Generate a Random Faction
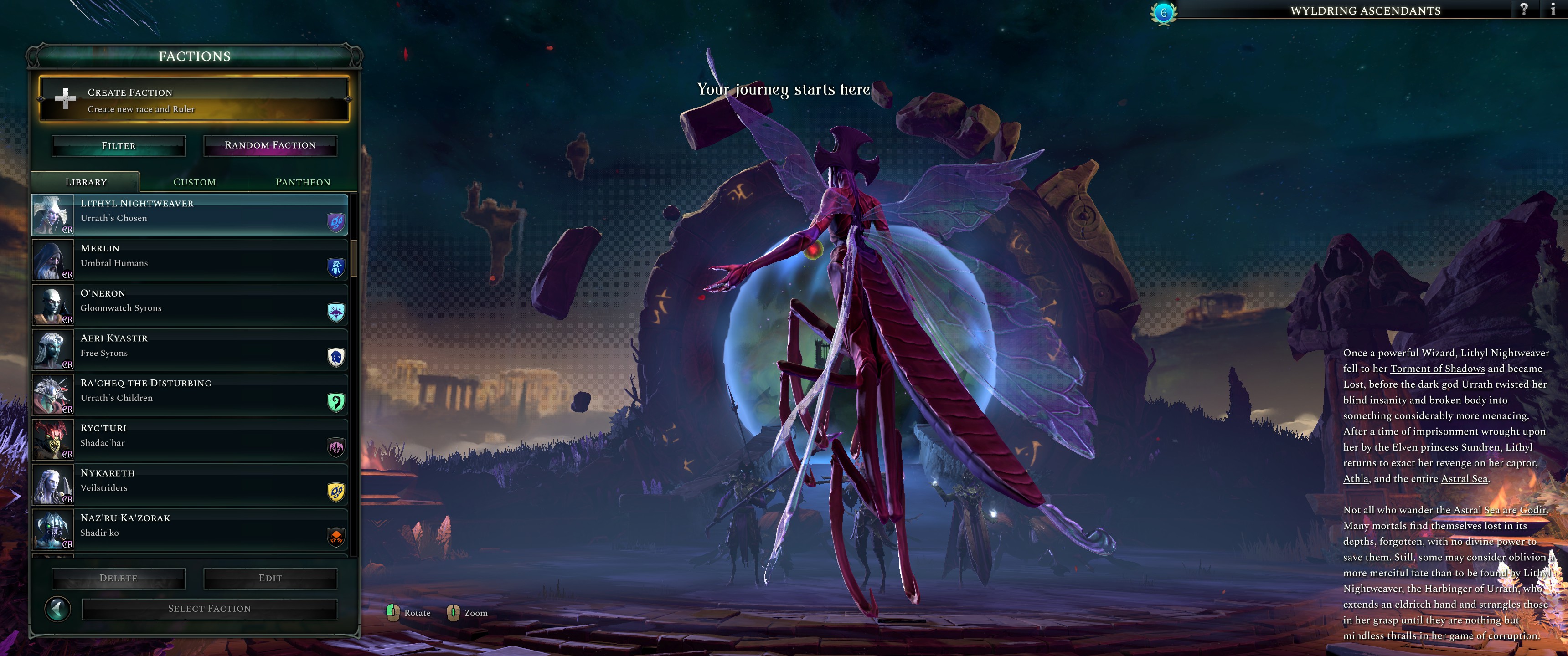 [x=270, y=145]
